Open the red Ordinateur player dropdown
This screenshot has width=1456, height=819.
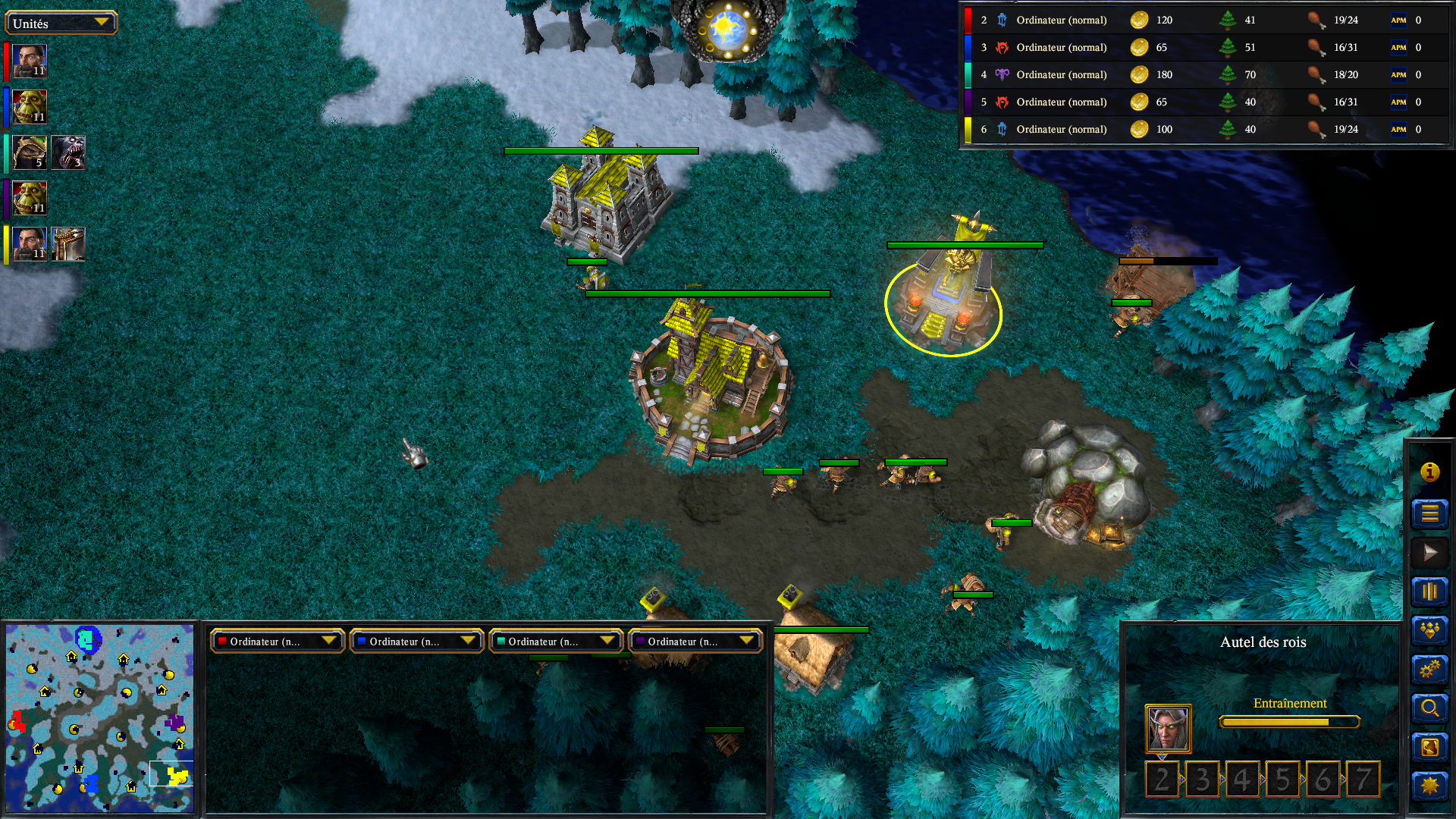pos(278,642)
